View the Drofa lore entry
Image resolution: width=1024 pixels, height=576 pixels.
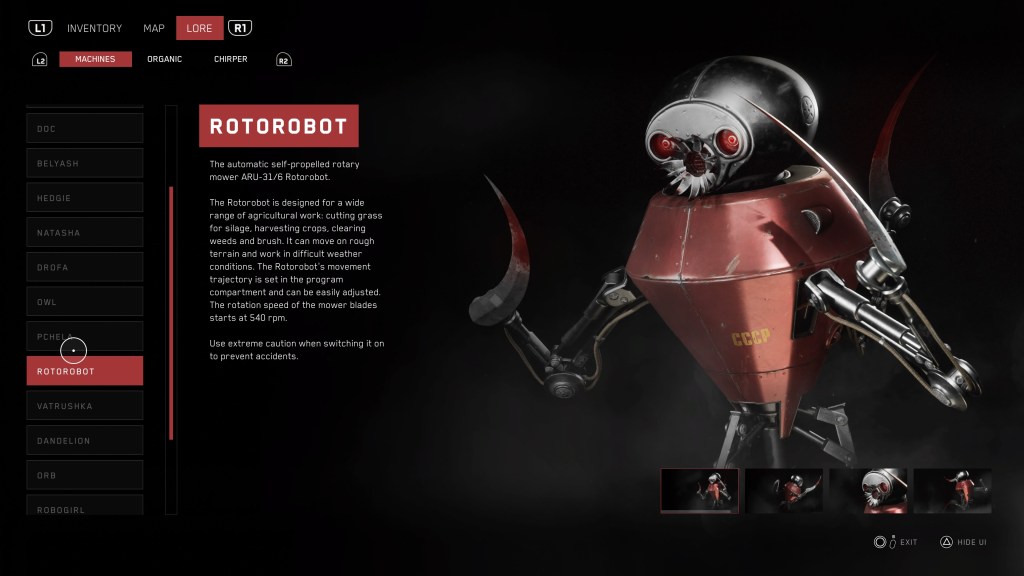click(84, 267)
